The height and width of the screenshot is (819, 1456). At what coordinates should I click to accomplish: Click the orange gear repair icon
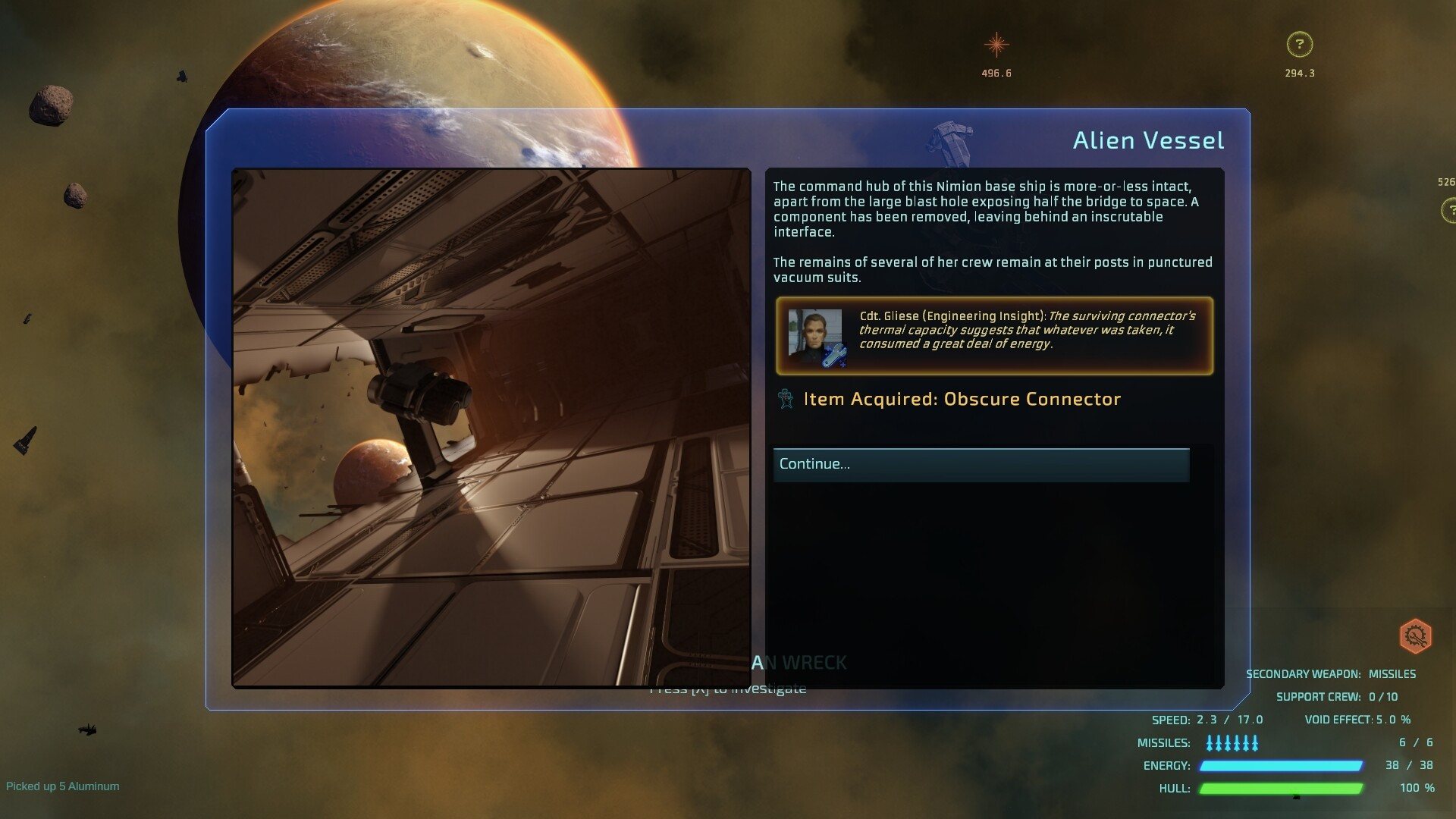[x=1415, y=636]
